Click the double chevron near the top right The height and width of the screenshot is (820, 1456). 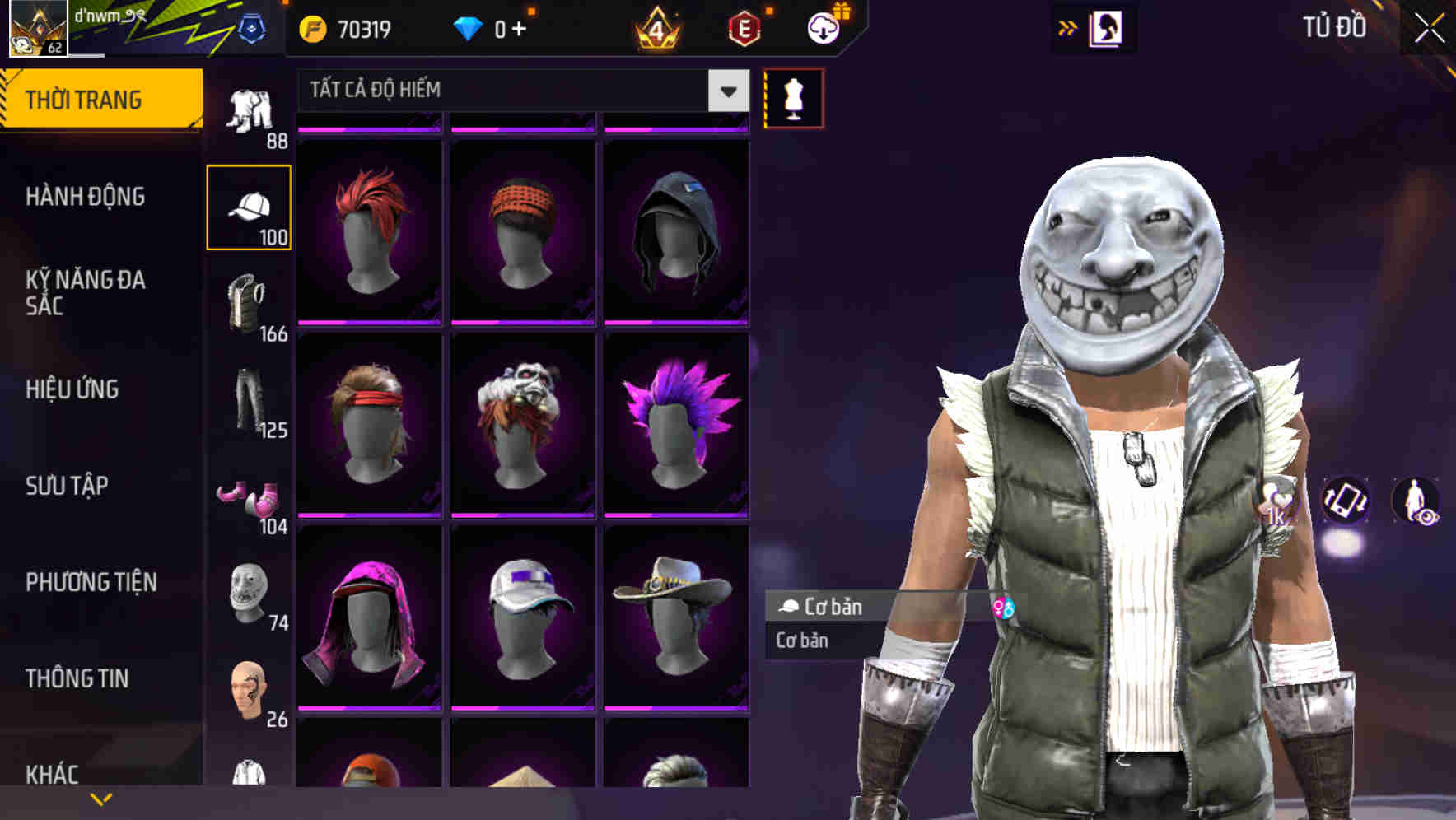tap(1065, 27)
